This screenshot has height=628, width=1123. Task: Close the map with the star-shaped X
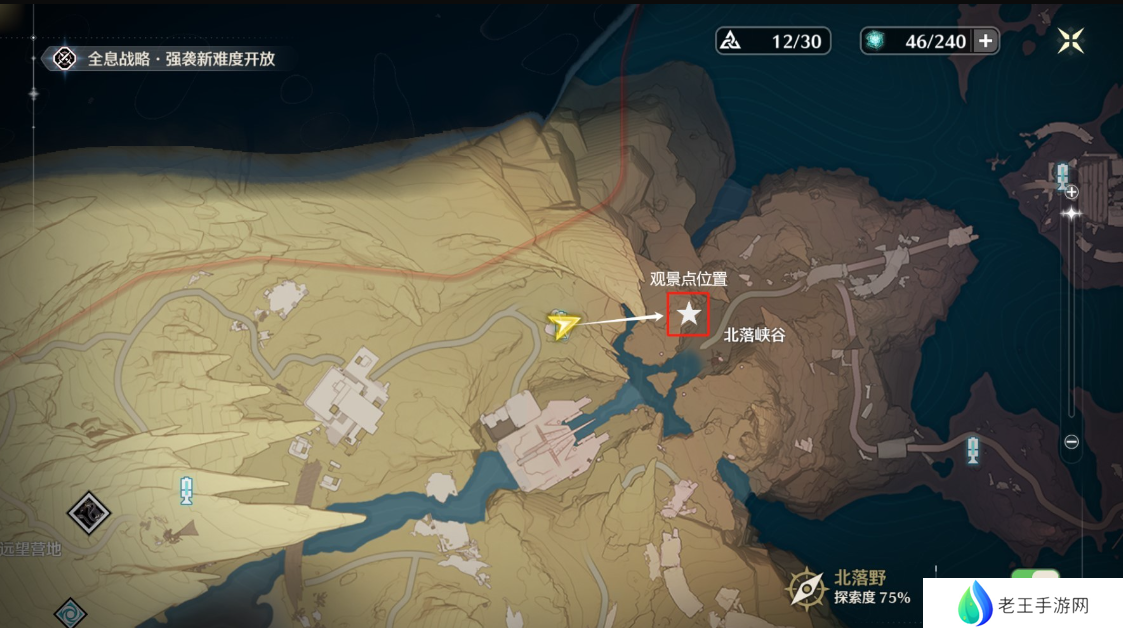pos(1071,40)
